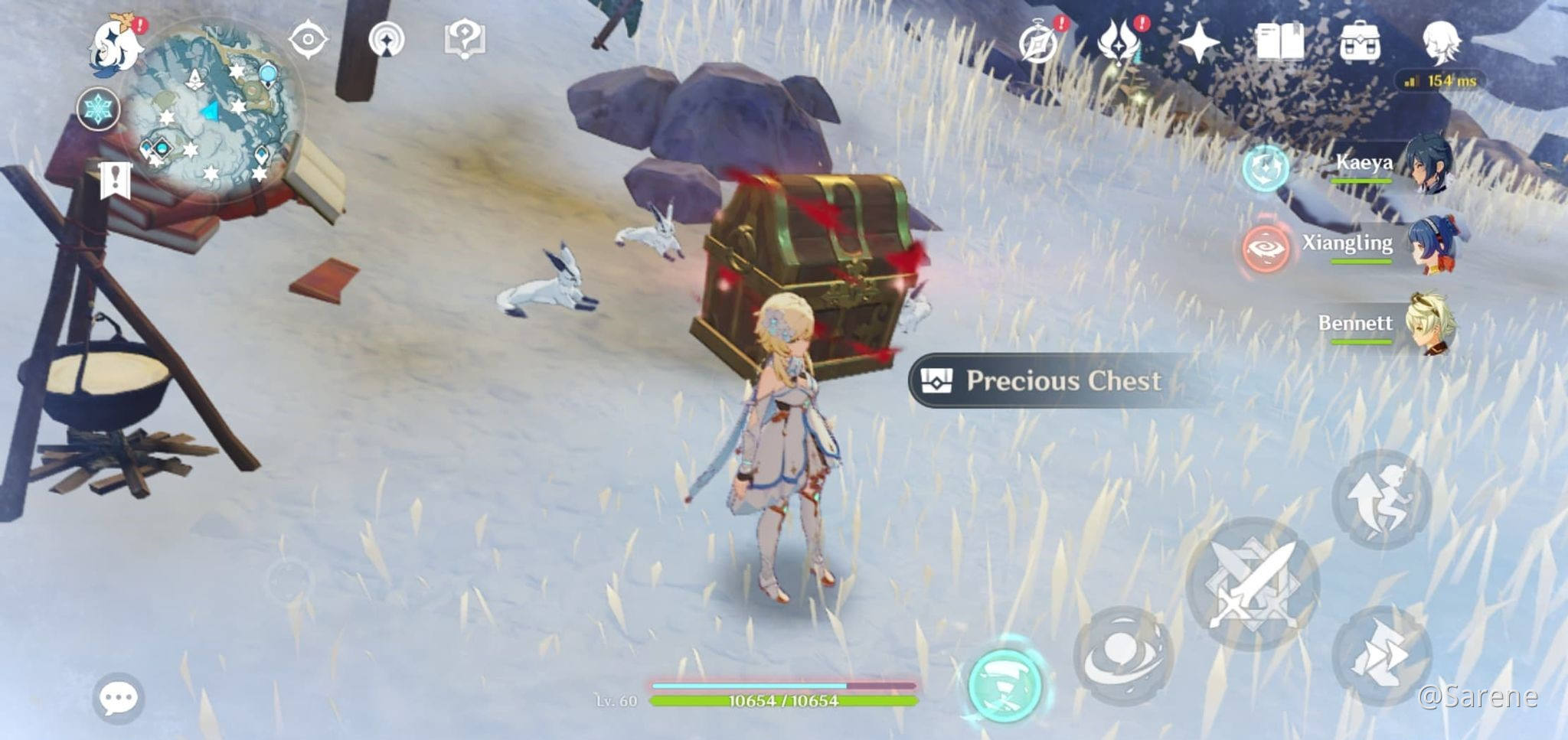The width and height of the screenshot is (1568, 740).
Task: Activate the glowing Elemental Burst
Action: tap(1004, 683)
